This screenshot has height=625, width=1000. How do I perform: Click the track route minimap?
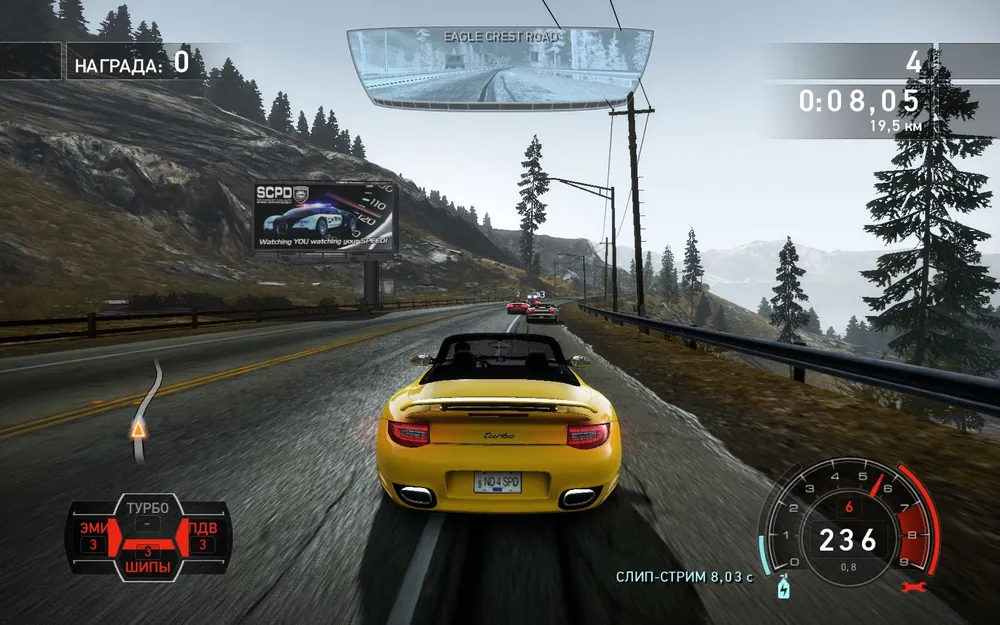point(146,410)
